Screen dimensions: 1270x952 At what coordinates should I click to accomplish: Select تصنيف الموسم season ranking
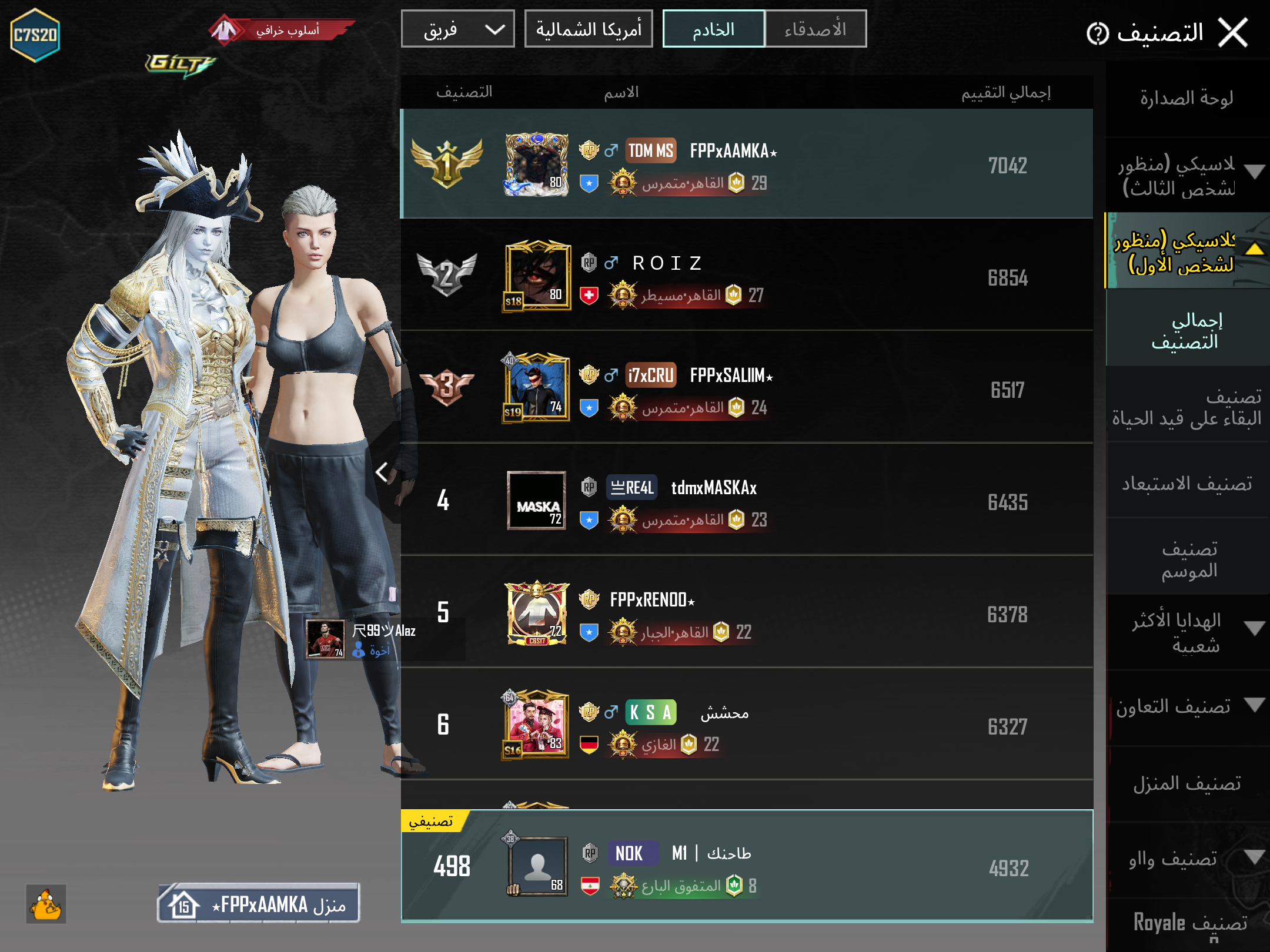point(1188,559)
